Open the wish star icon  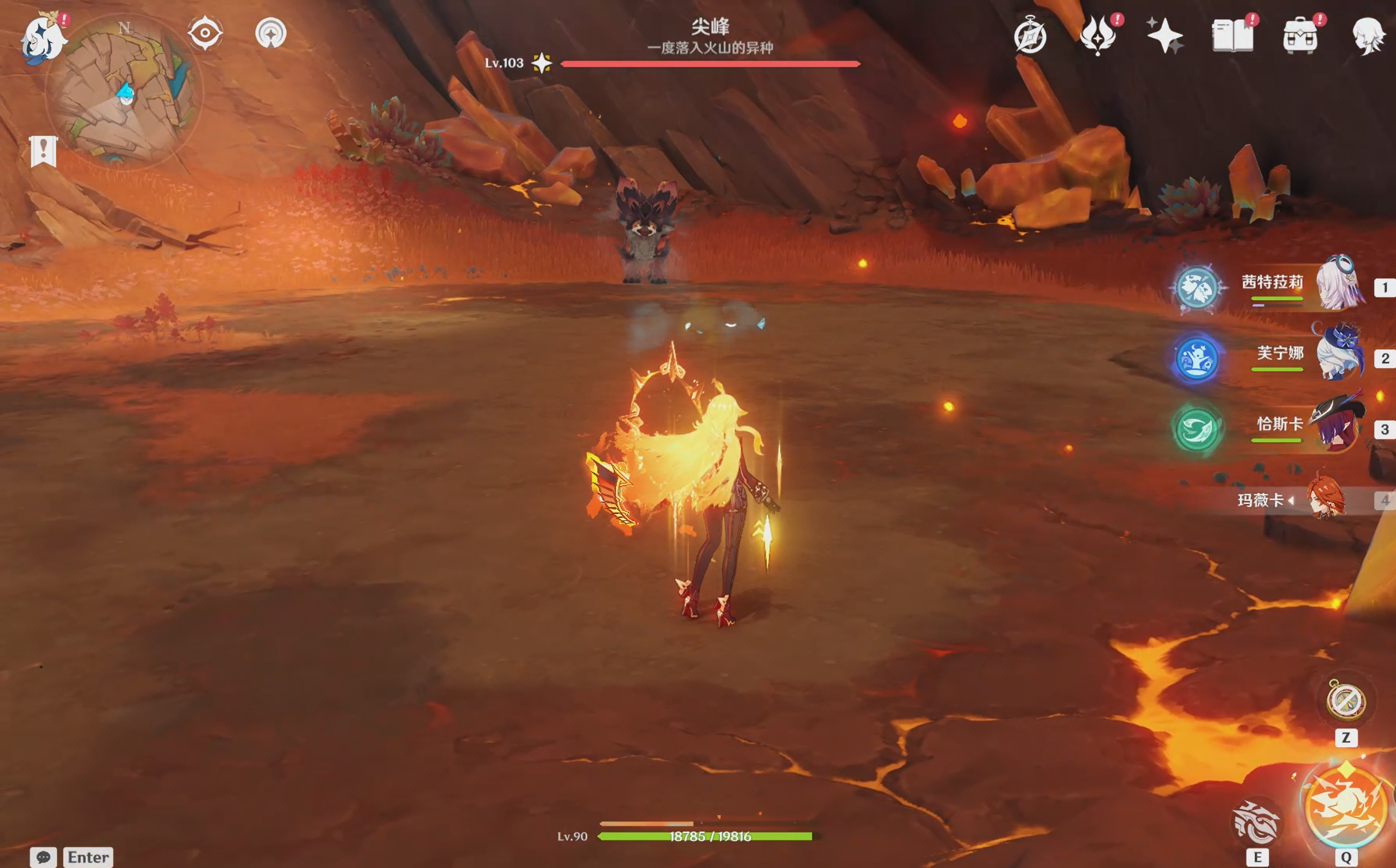(1164, 36)
